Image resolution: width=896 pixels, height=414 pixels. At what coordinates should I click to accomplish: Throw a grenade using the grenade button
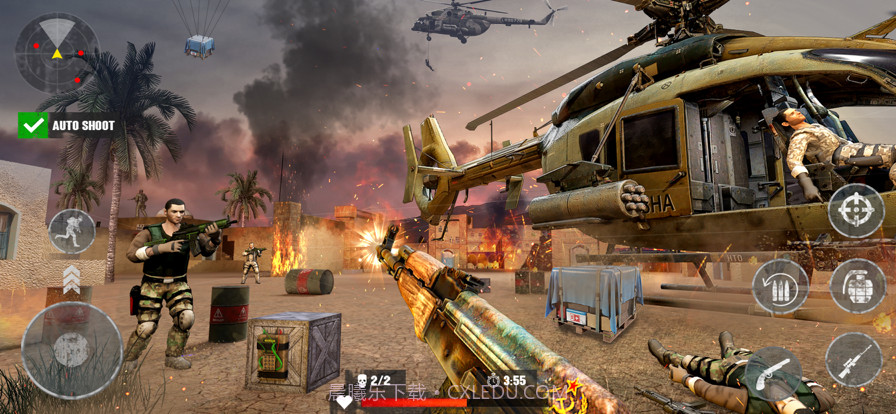tap(858, 286)
